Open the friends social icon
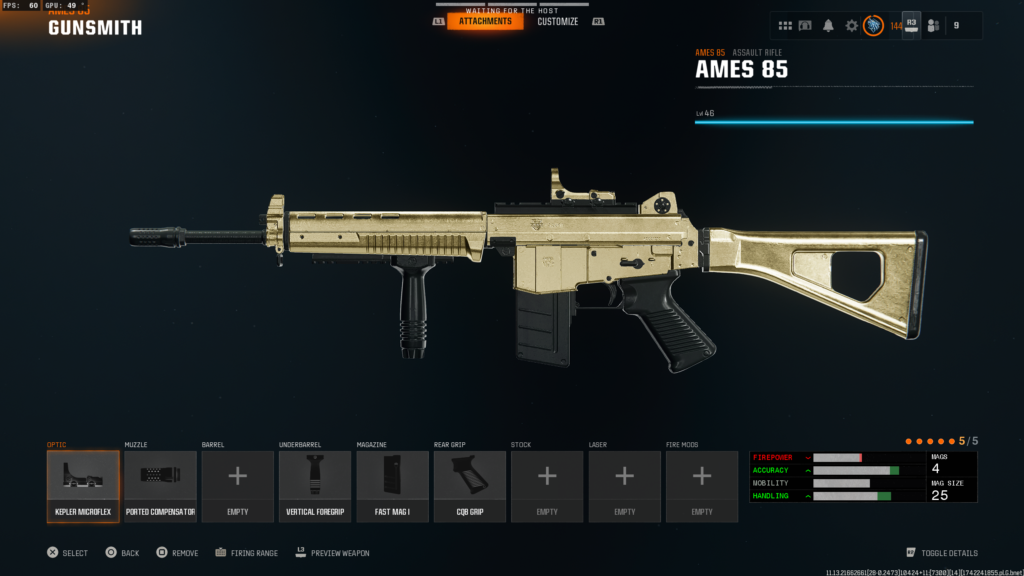 click(933, 26)
